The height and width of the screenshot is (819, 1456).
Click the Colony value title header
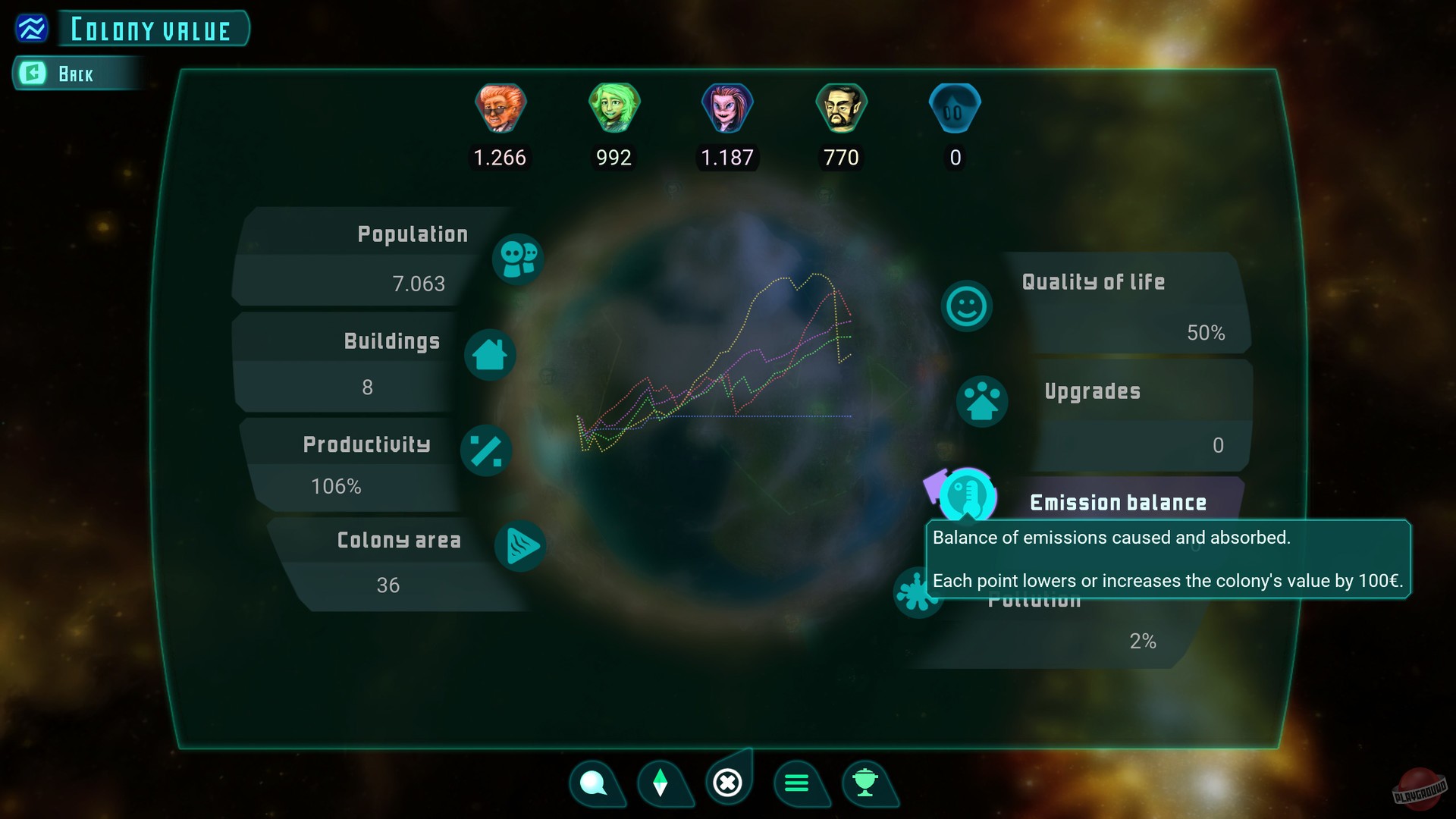point(151,29)
